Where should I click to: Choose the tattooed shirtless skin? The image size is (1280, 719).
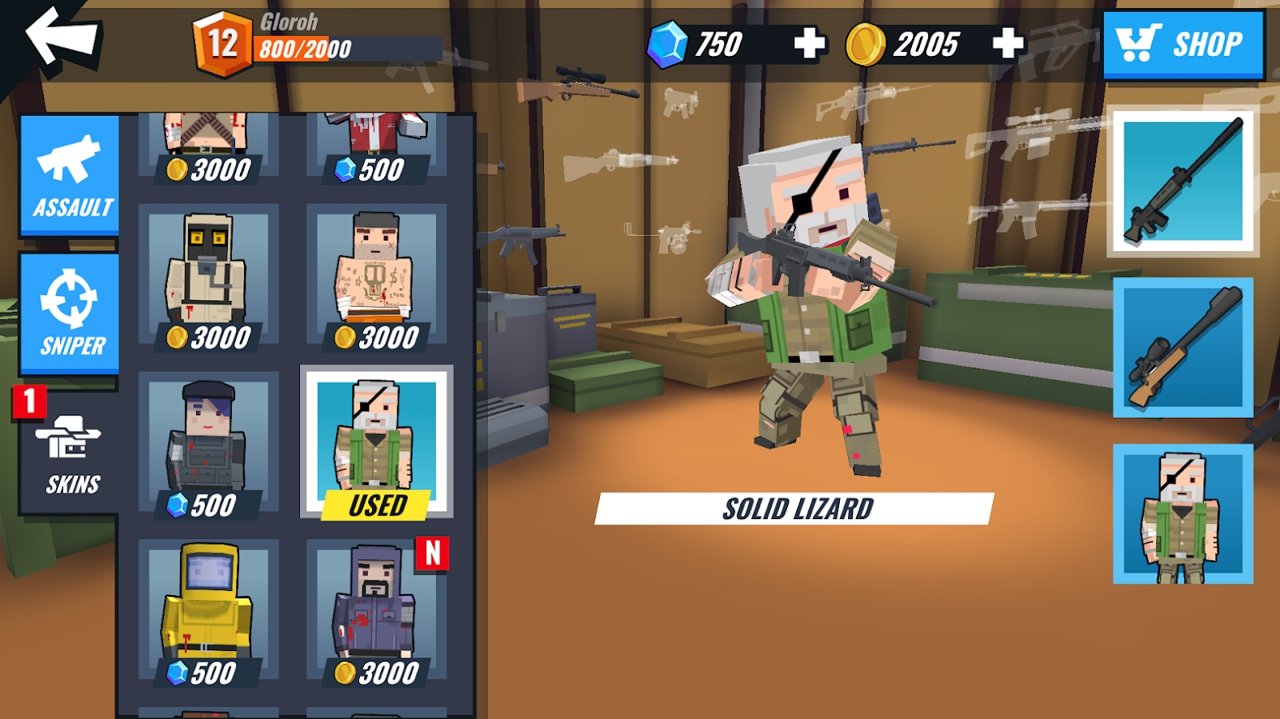coord(375,278)
